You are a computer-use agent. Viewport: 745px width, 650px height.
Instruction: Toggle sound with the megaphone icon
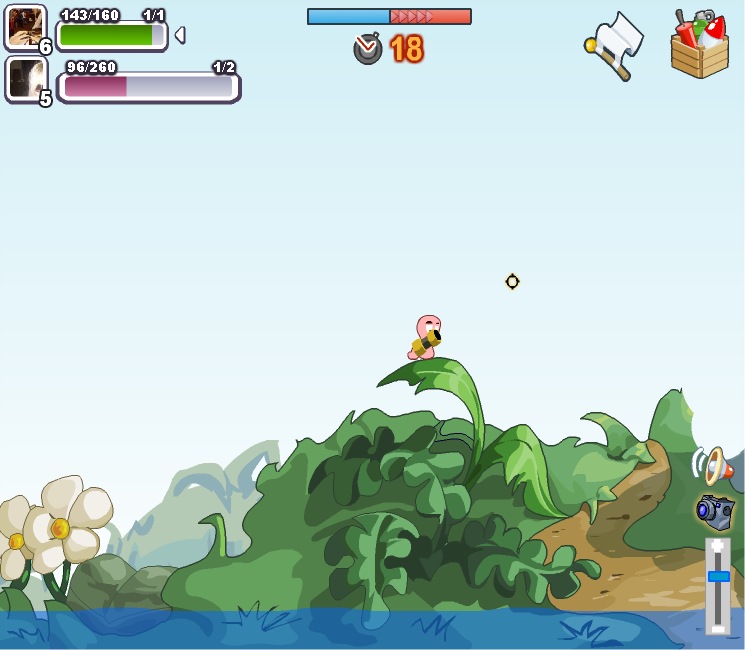click(712, 465)
